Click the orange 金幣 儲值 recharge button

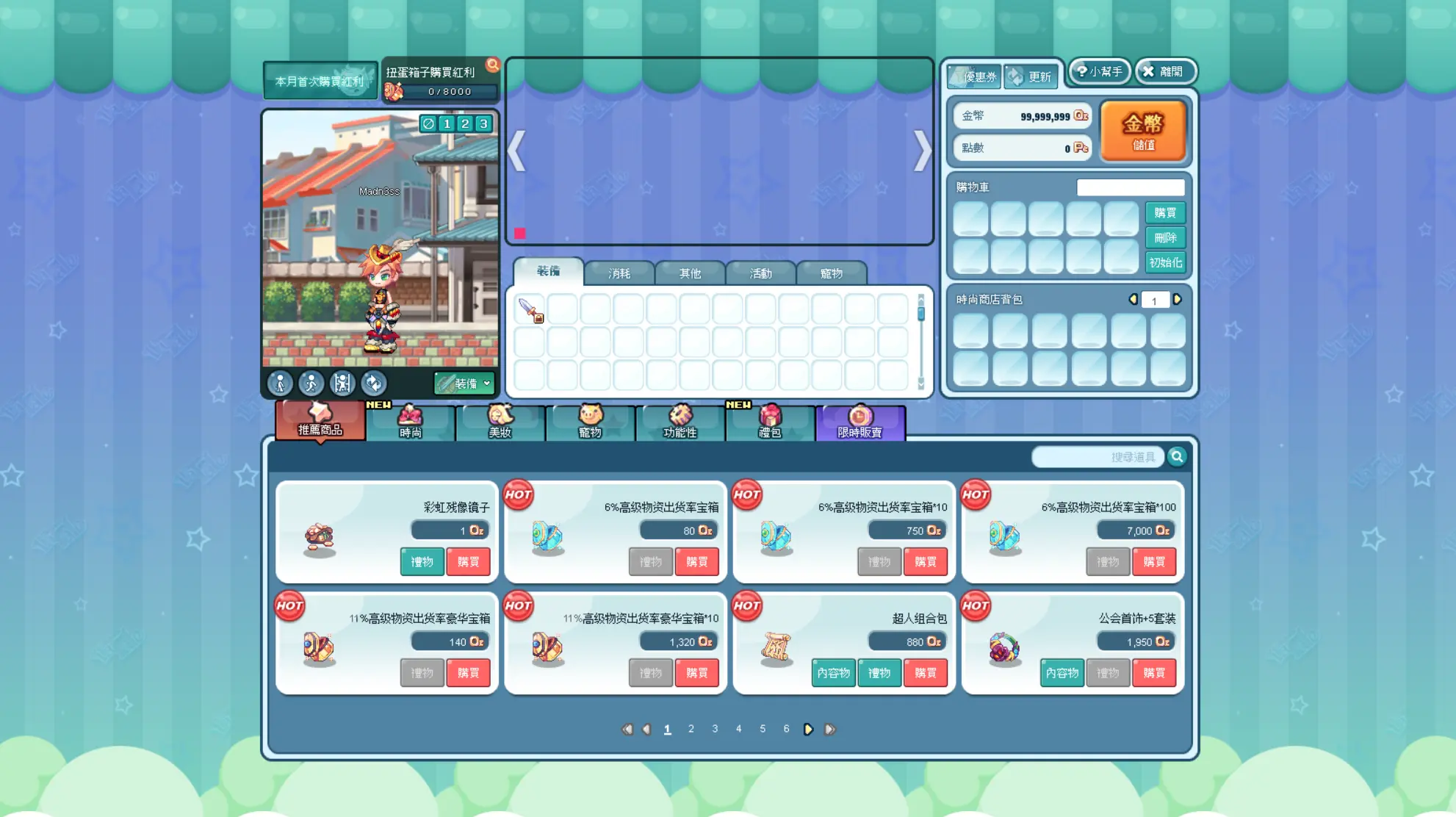pyautogui.click(x=1142, y=131)
